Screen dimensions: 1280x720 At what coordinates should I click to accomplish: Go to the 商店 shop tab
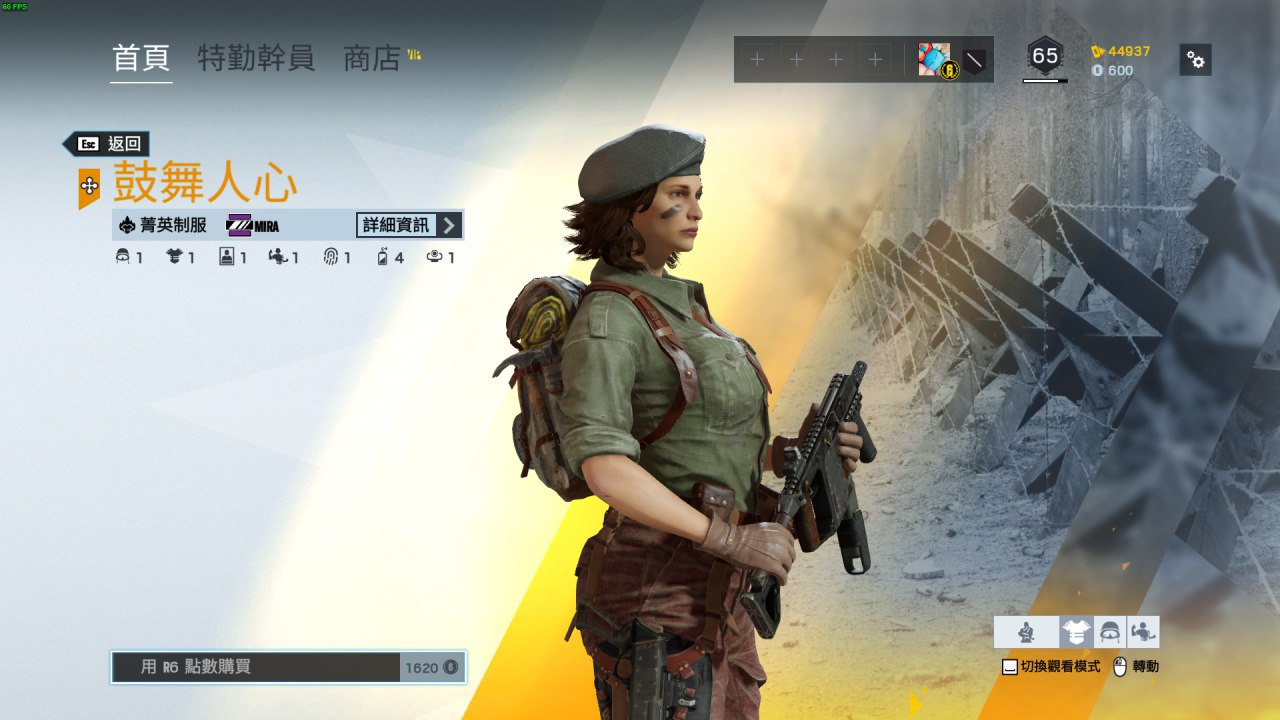click(x=372, y=58)
